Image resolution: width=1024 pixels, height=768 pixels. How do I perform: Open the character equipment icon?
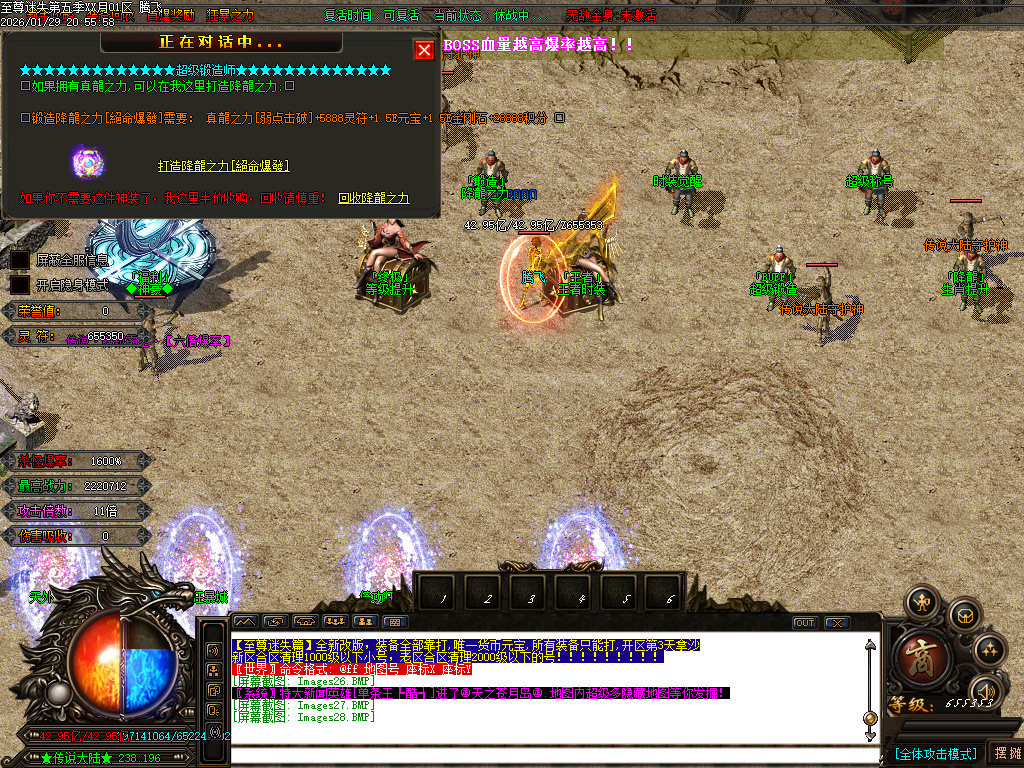920,602
